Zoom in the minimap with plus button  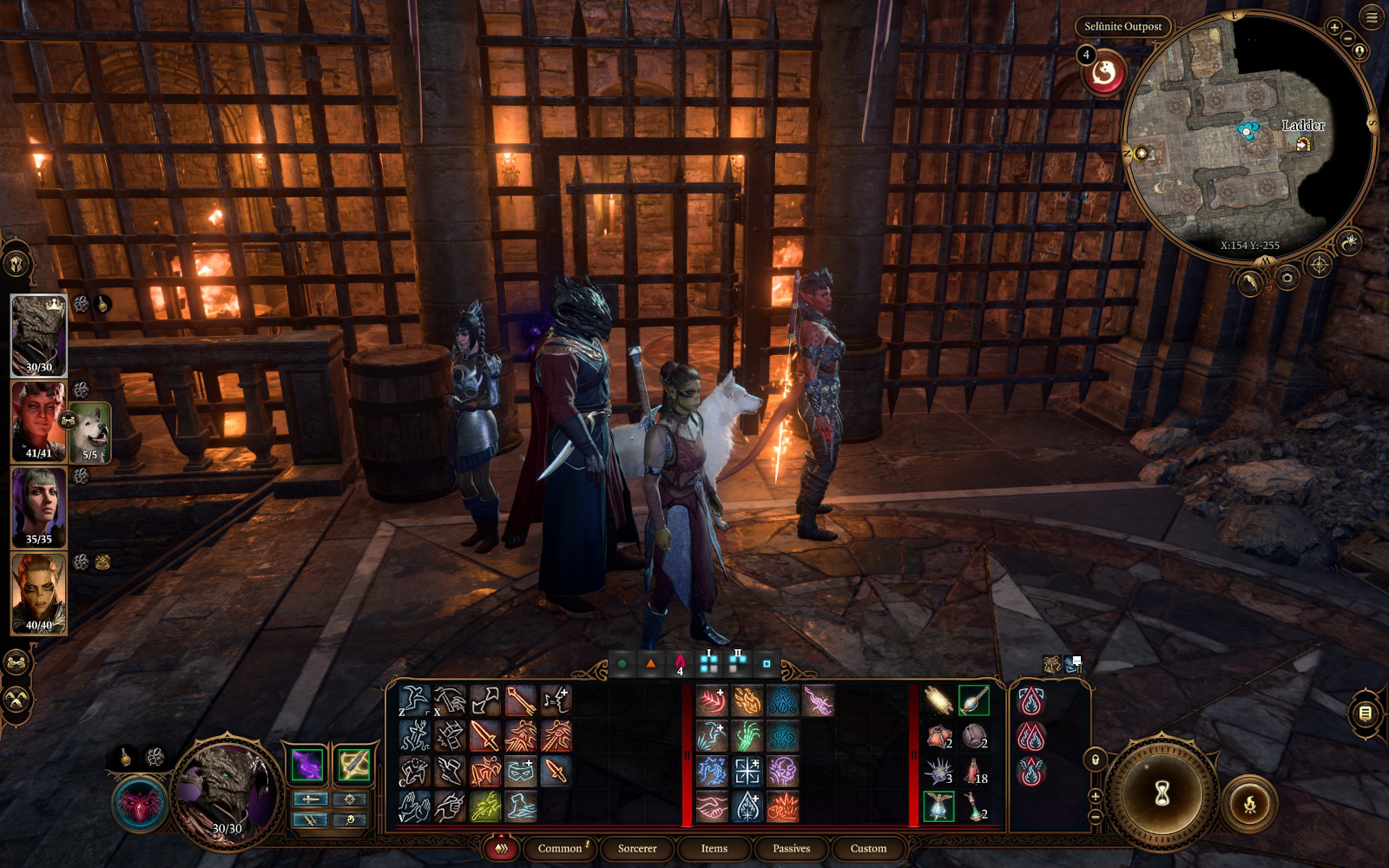[1334, 27]
